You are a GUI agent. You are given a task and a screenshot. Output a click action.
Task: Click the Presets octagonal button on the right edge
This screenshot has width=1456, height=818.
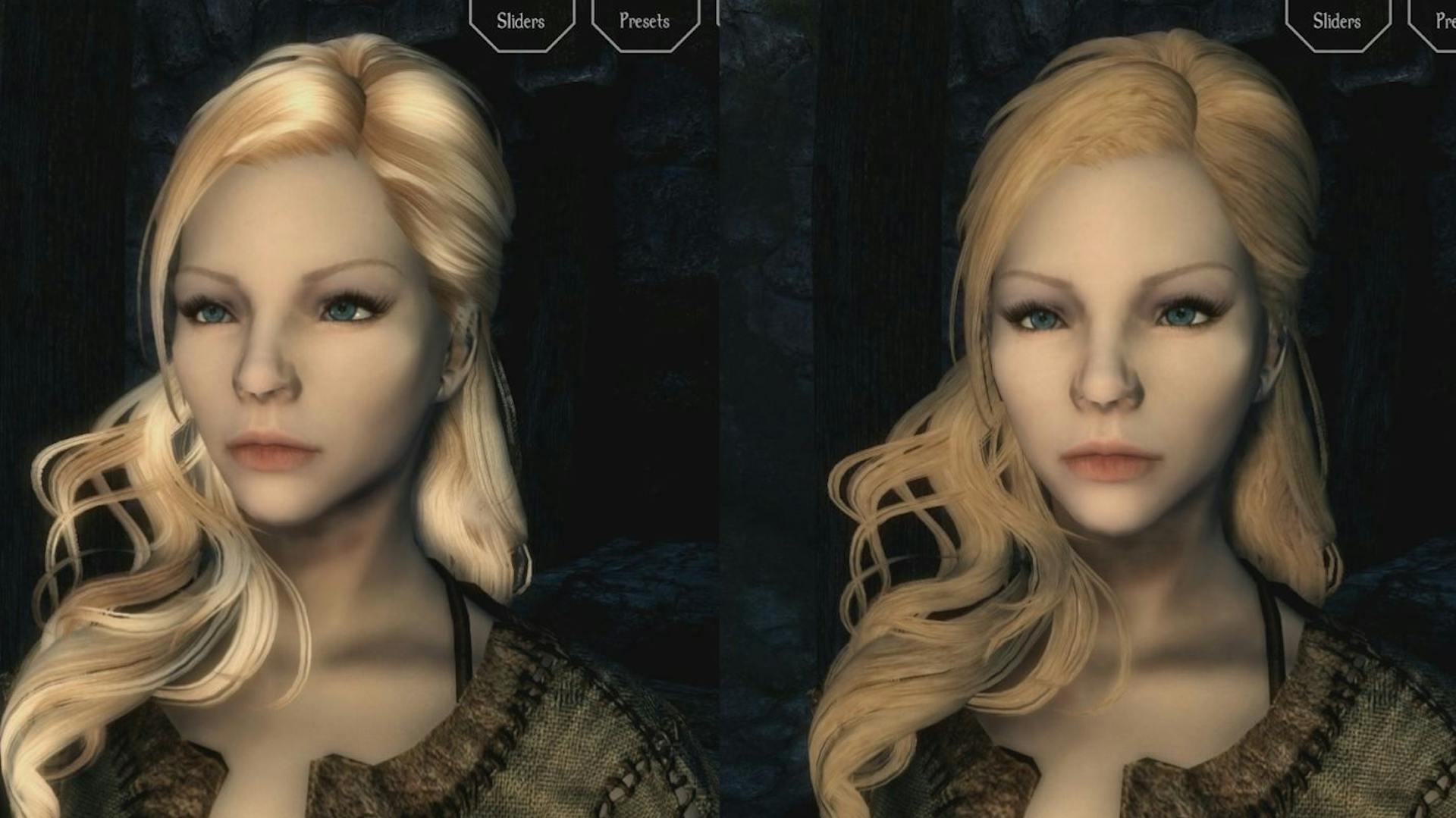pos(1445,21)
